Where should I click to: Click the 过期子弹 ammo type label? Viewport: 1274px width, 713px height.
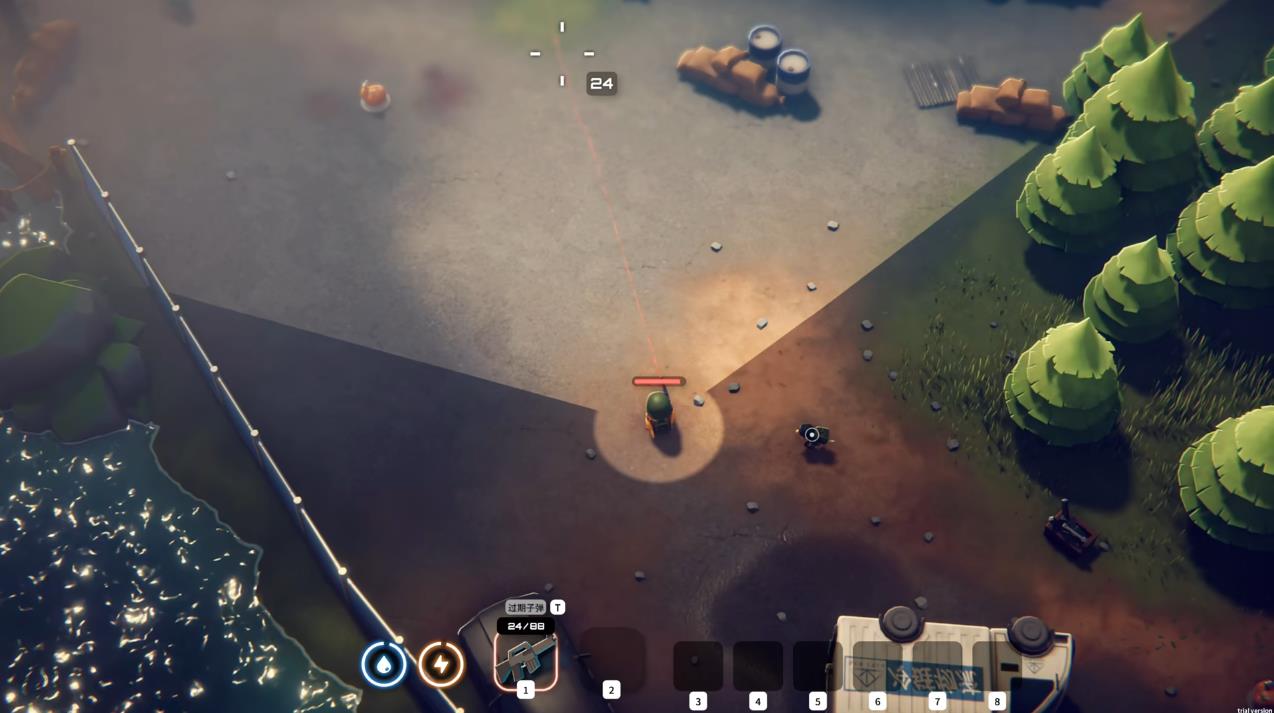click(525, 607)
